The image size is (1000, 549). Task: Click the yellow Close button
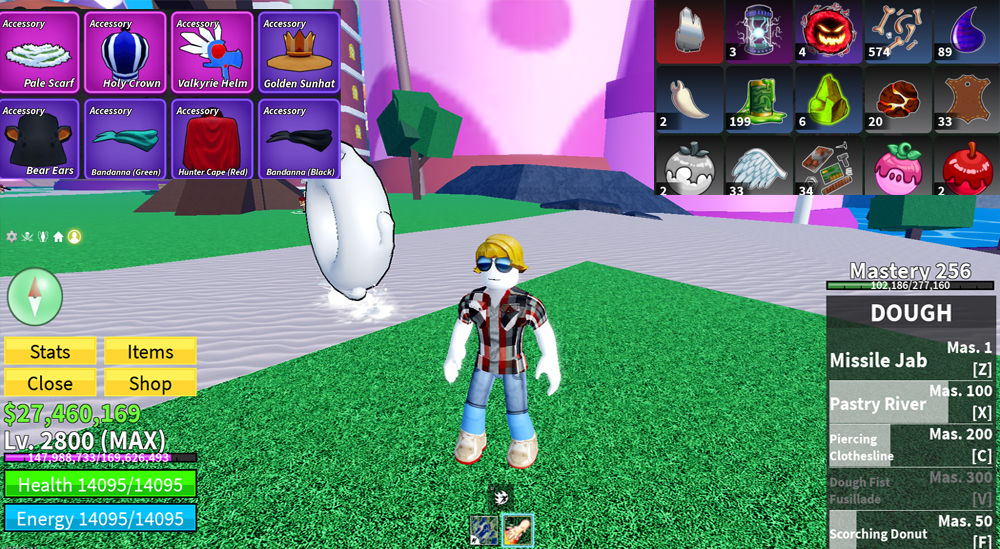[x=50, y=383]
